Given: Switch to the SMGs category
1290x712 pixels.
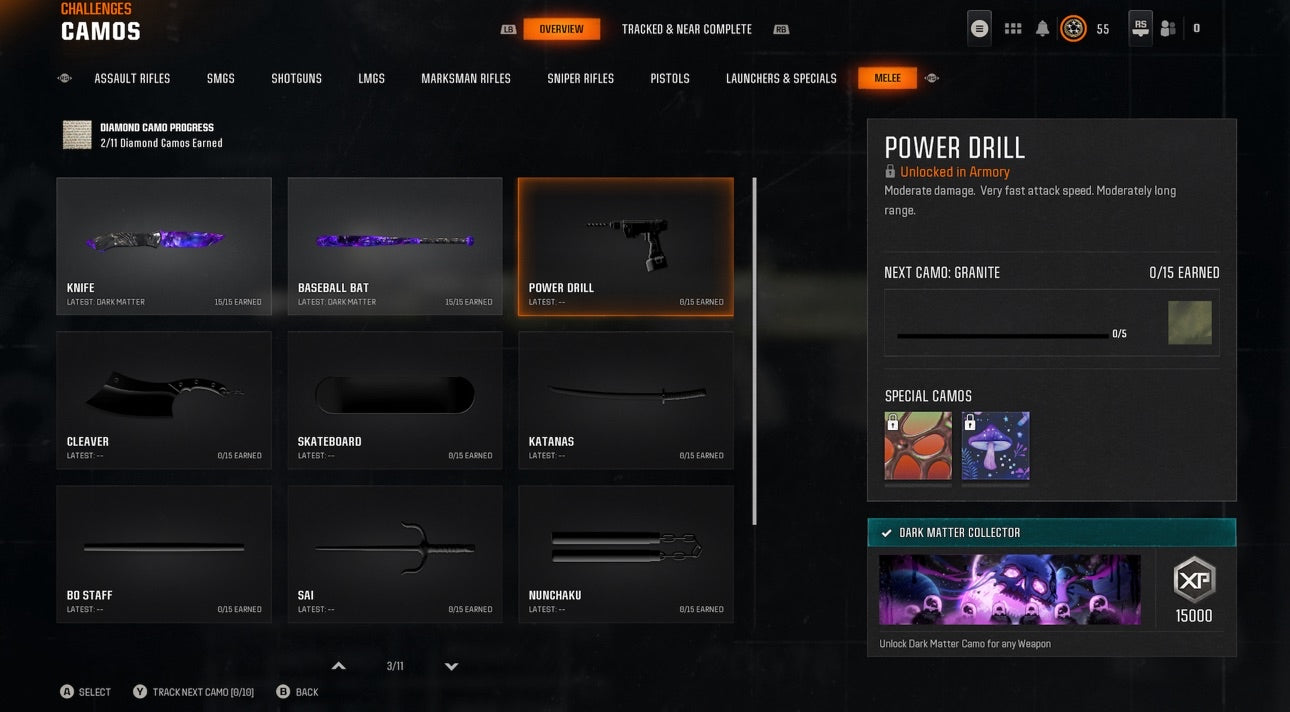Looking at the screenshot, I should click(x=221, y=78).
